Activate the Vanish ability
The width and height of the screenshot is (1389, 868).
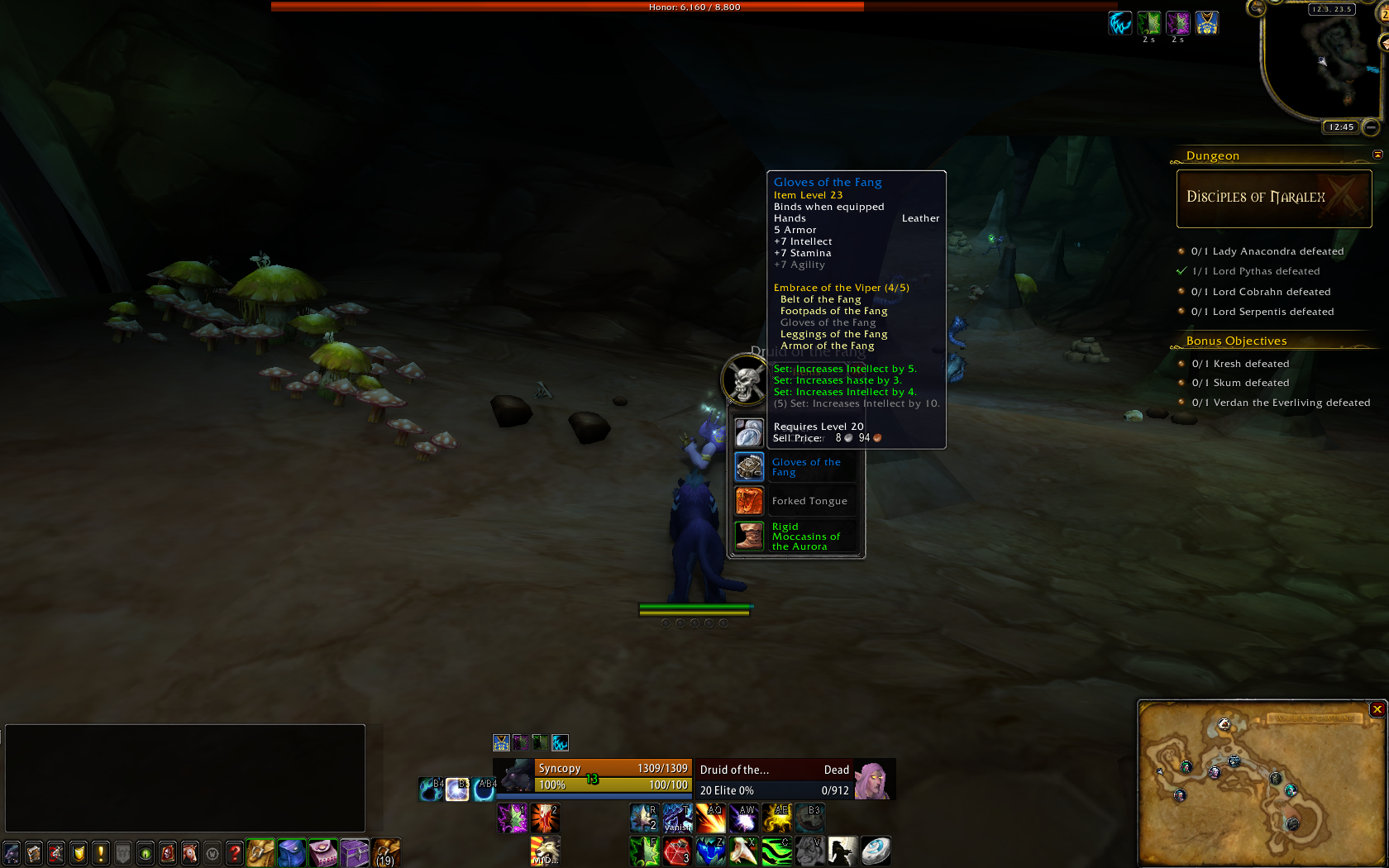click(677, 818)
